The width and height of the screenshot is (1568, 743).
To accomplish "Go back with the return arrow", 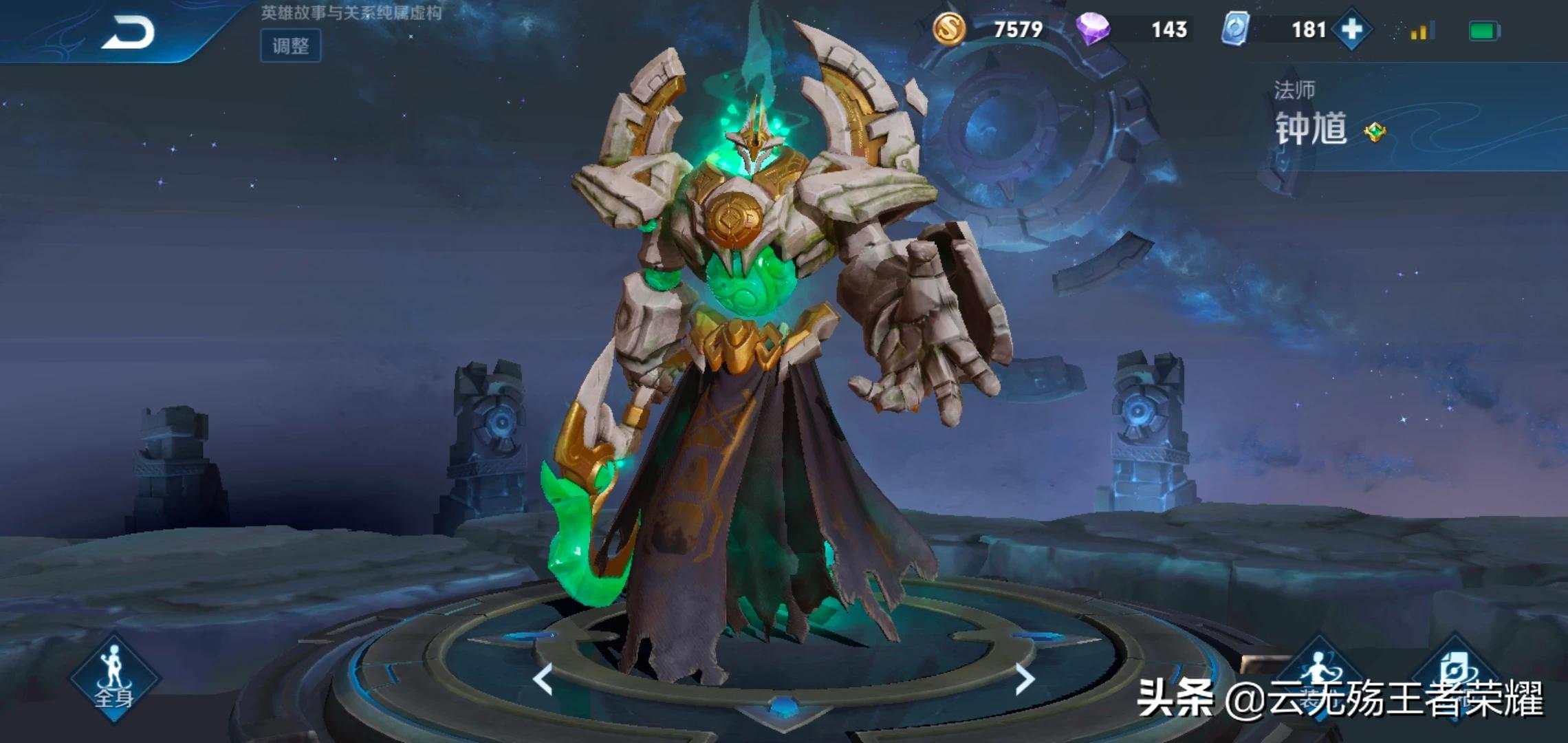I will [x=128, y=33].
